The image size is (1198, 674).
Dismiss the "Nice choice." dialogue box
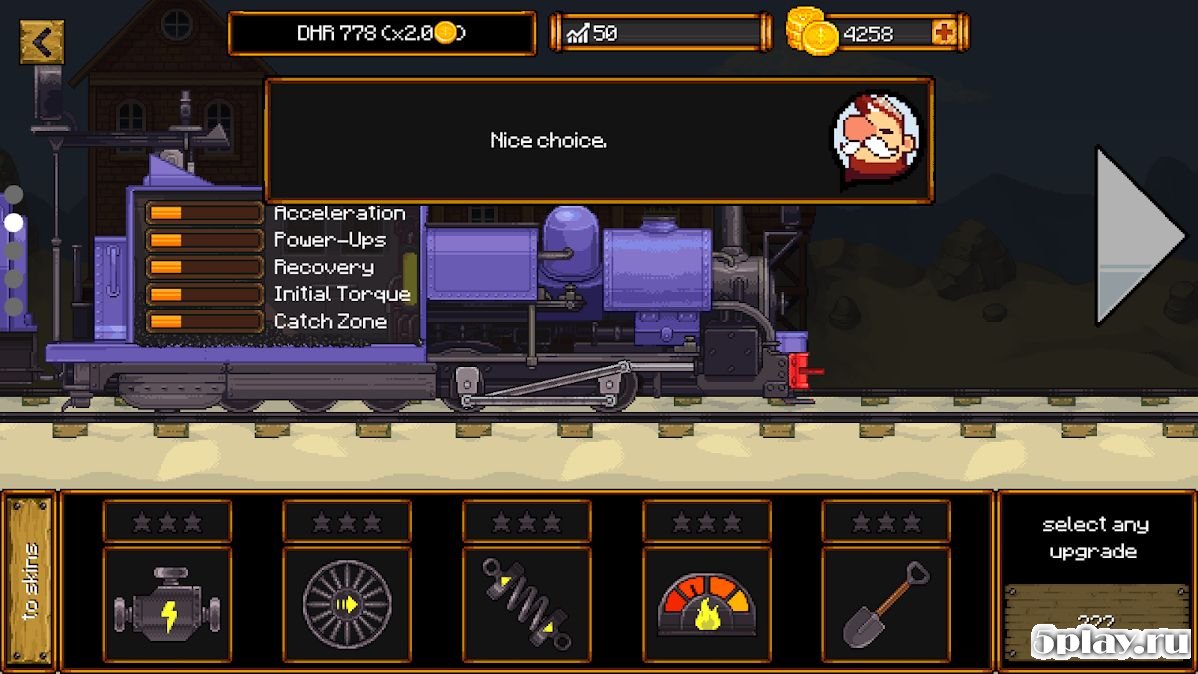click(x=598, y=141)
